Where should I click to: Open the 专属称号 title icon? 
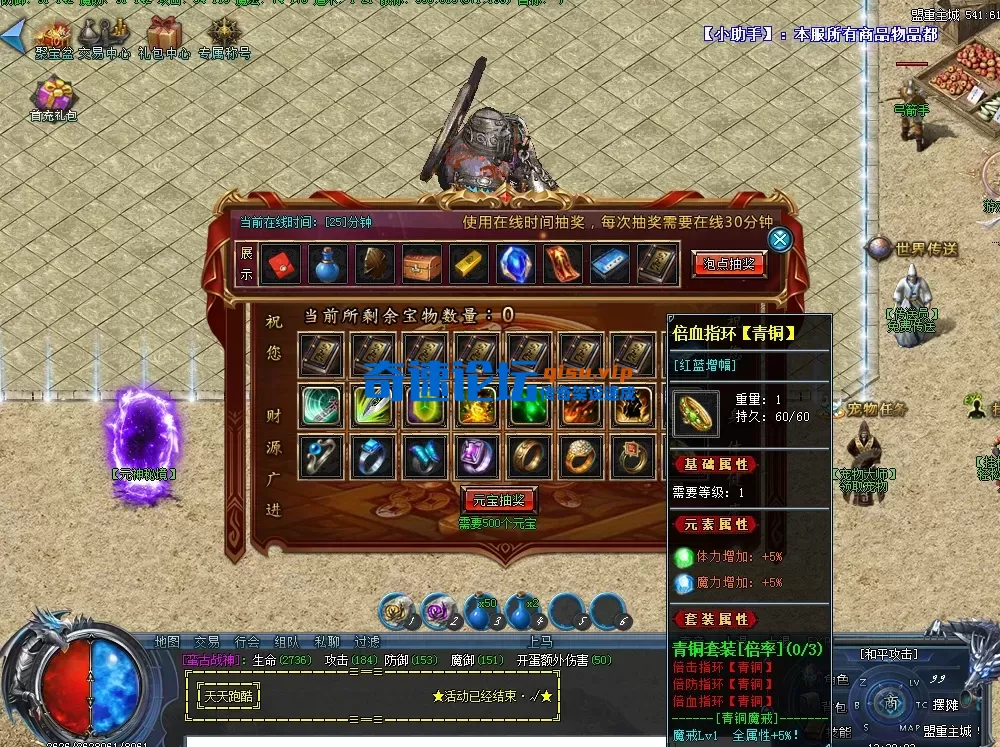(223, 36)
